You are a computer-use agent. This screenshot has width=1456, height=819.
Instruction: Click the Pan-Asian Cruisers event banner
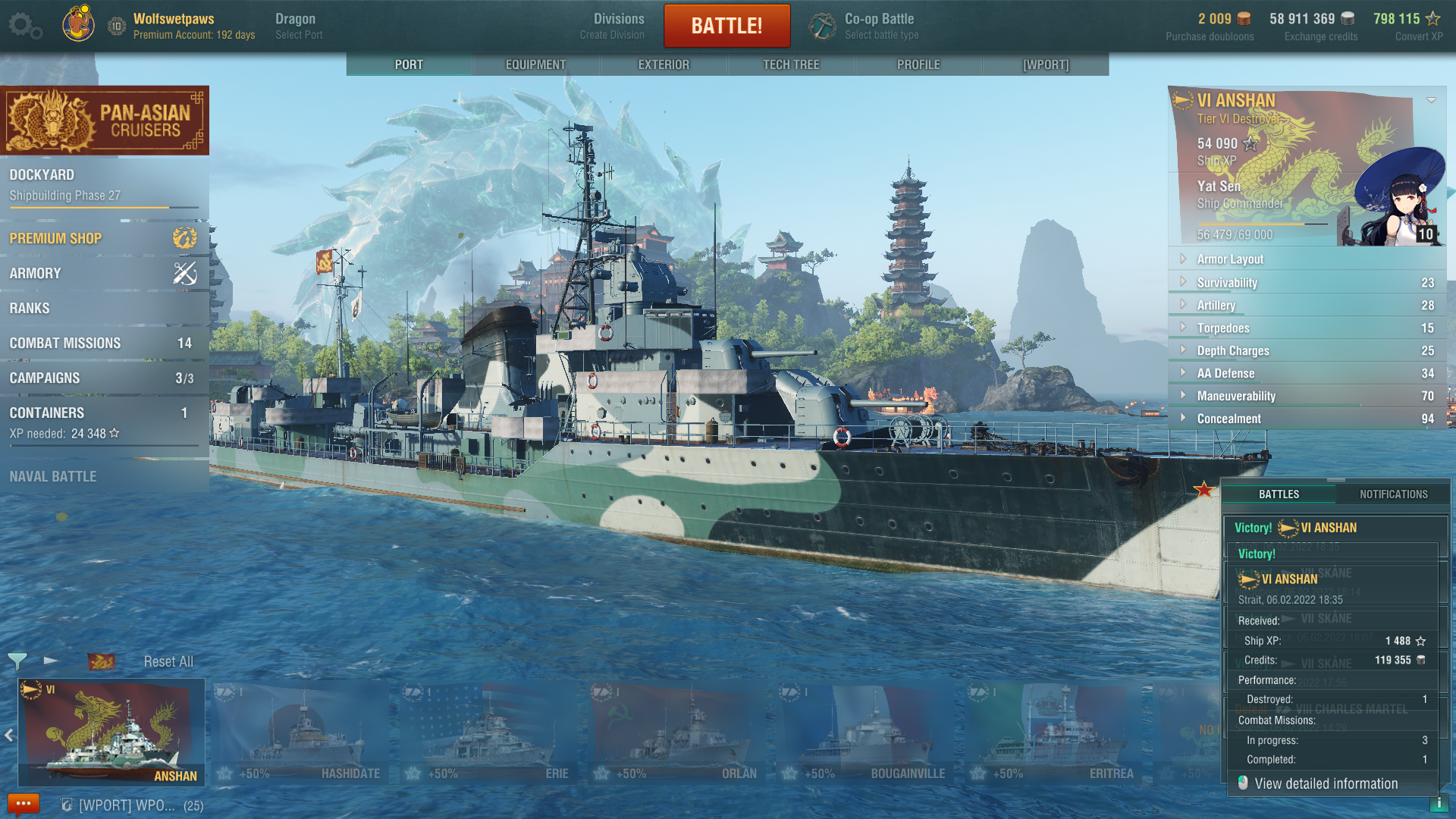coord(105,121)
